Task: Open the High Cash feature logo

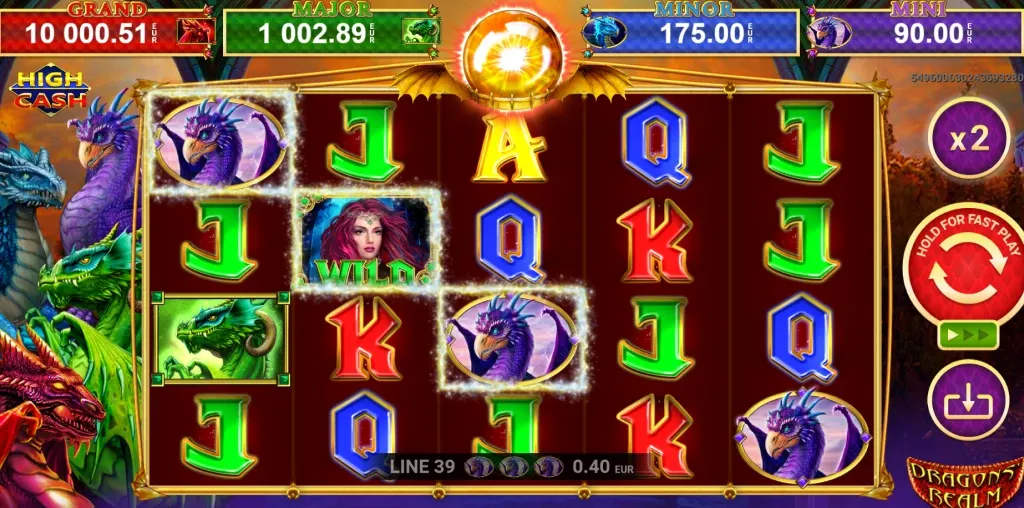Action: (x=49, y=92)
